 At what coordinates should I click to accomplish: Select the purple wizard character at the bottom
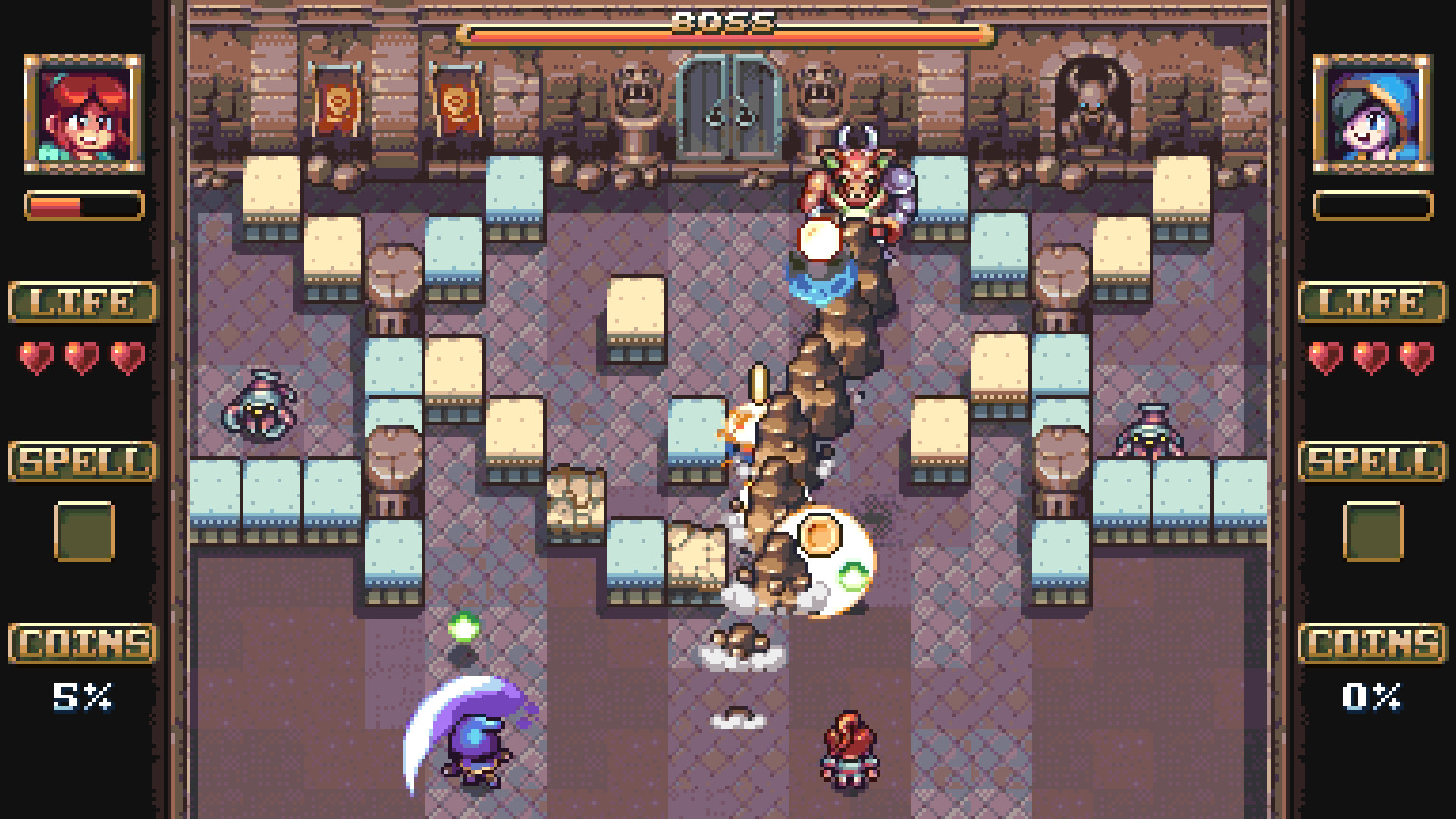474,747
